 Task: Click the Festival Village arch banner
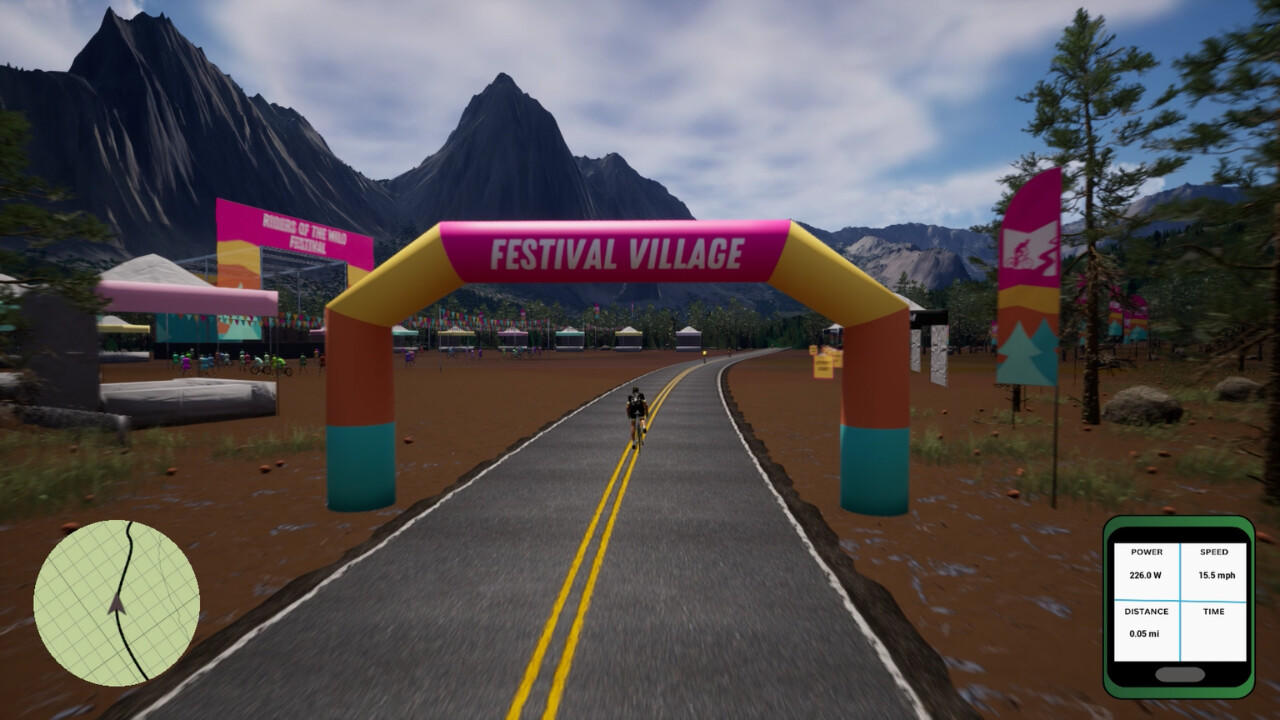click(x=615, y=250)
